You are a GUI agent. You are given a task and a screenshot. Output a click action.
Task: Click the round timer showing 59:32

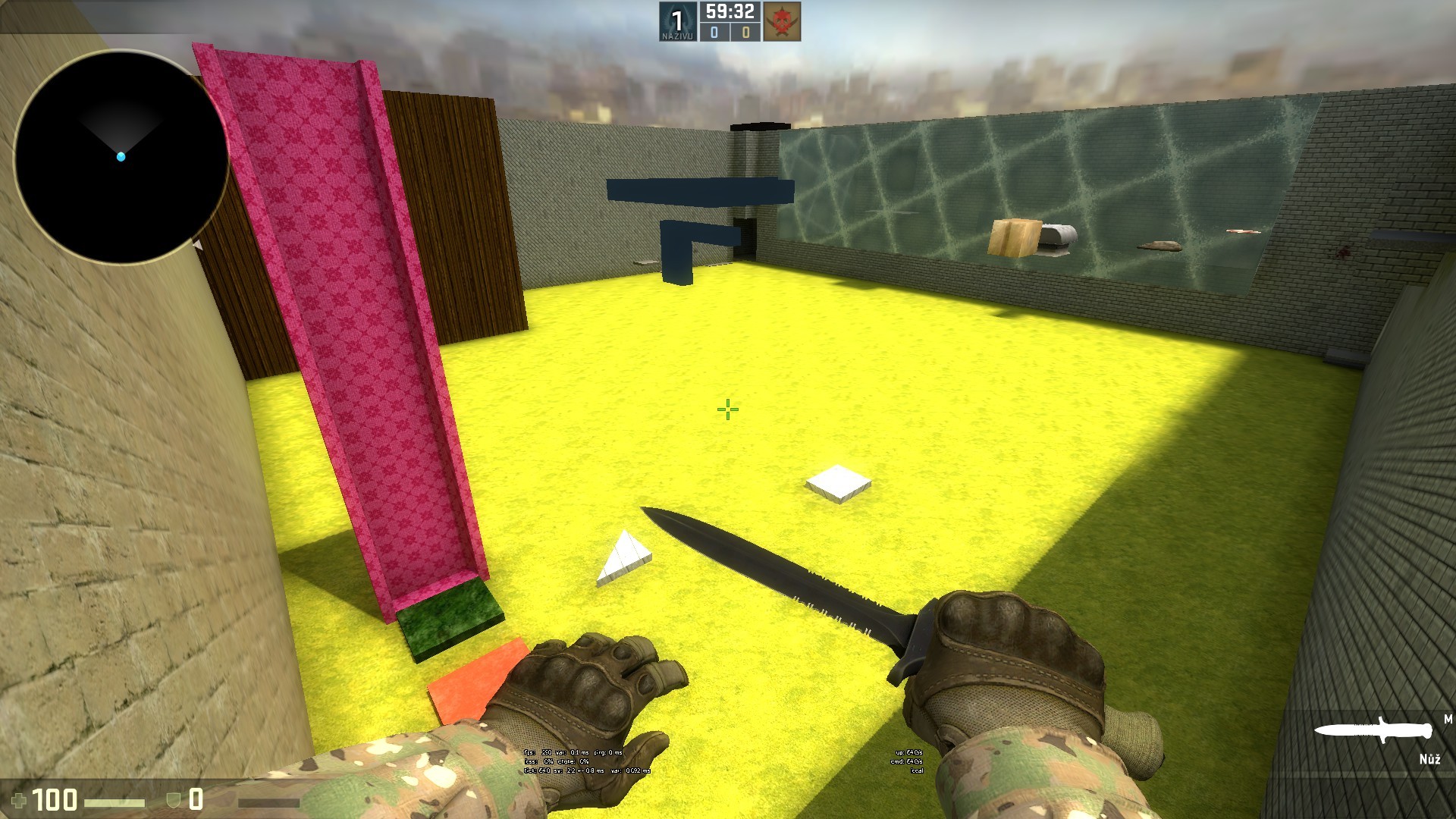coord(730,12)
